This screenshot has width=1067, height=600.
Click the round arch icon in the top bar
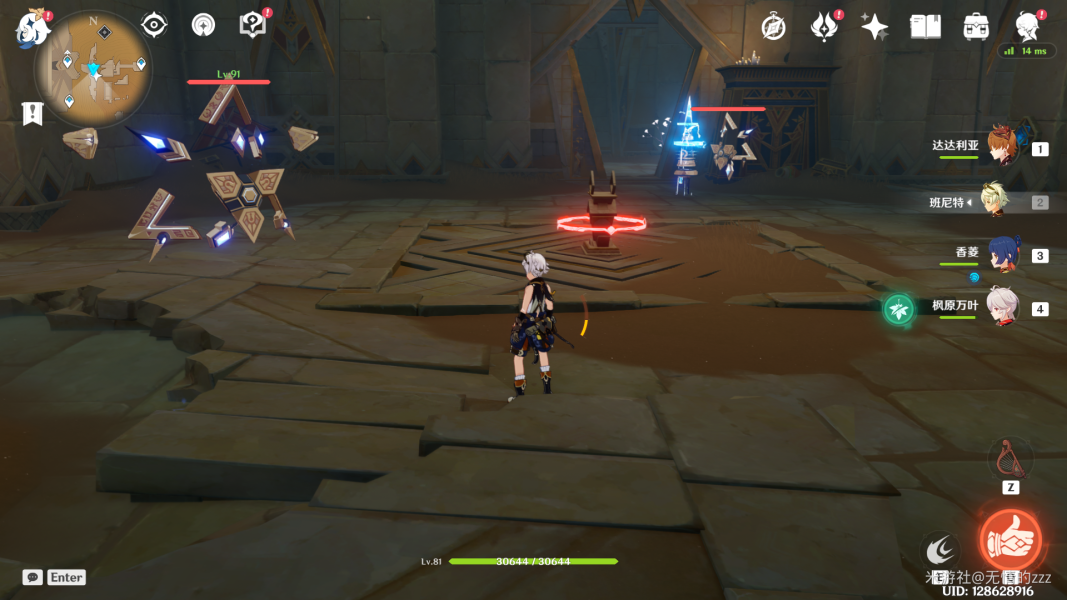pyautogui.click(x=203, y=25)
